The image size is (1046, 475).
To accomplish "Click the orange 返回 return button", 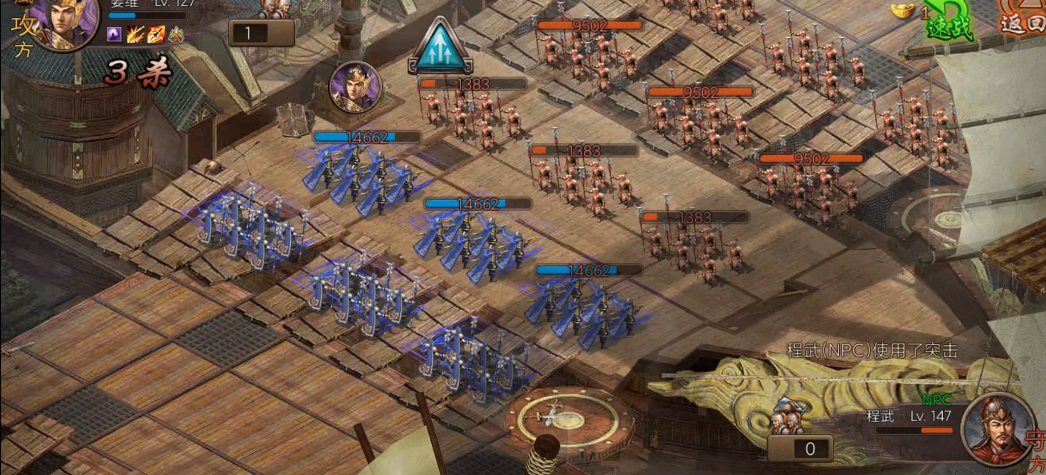I will [x=1023, y=20].
